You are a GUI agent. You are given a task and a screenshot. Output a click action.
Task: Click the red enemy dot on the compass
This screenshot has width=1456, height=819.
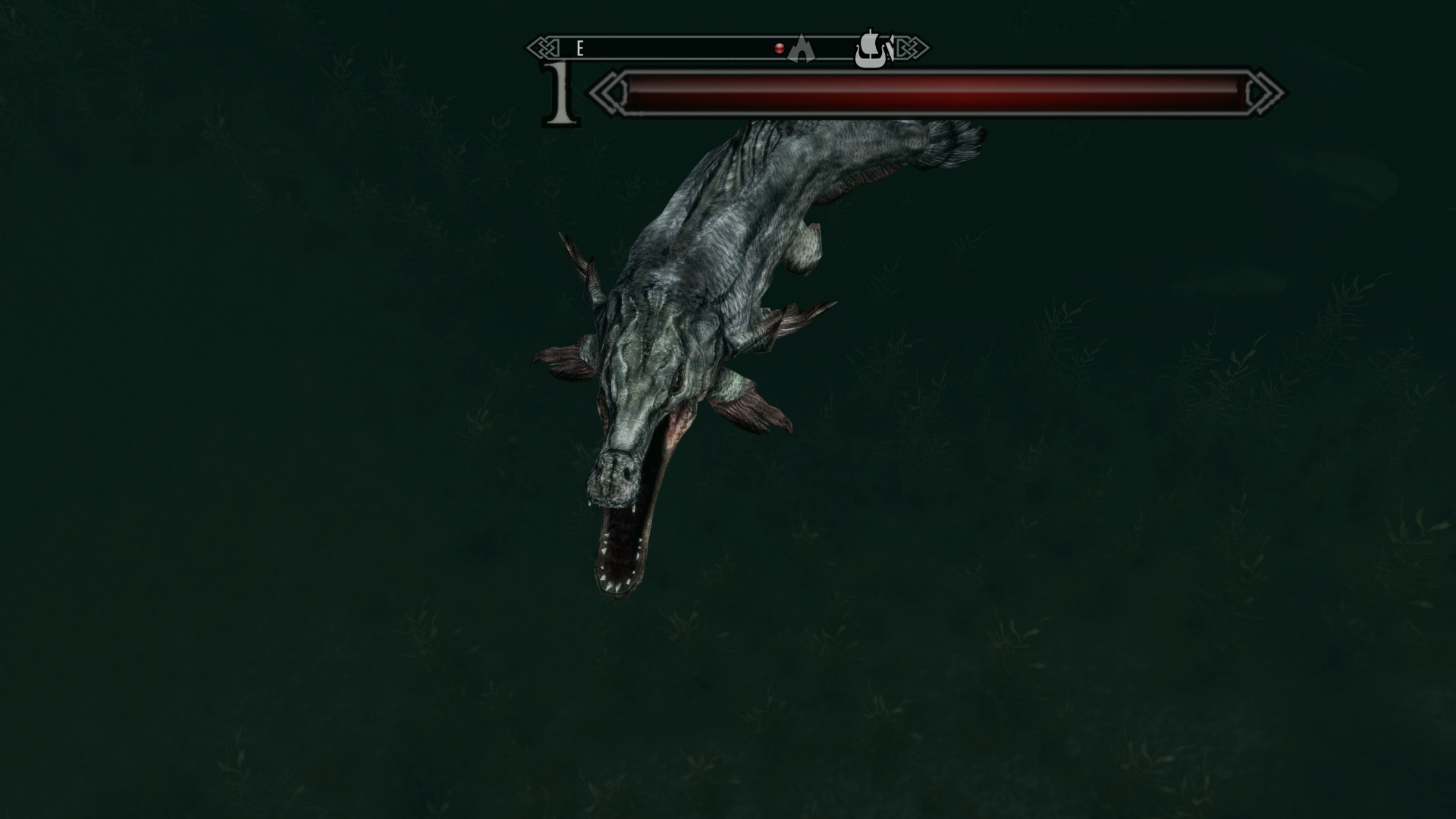pos(779,49)
